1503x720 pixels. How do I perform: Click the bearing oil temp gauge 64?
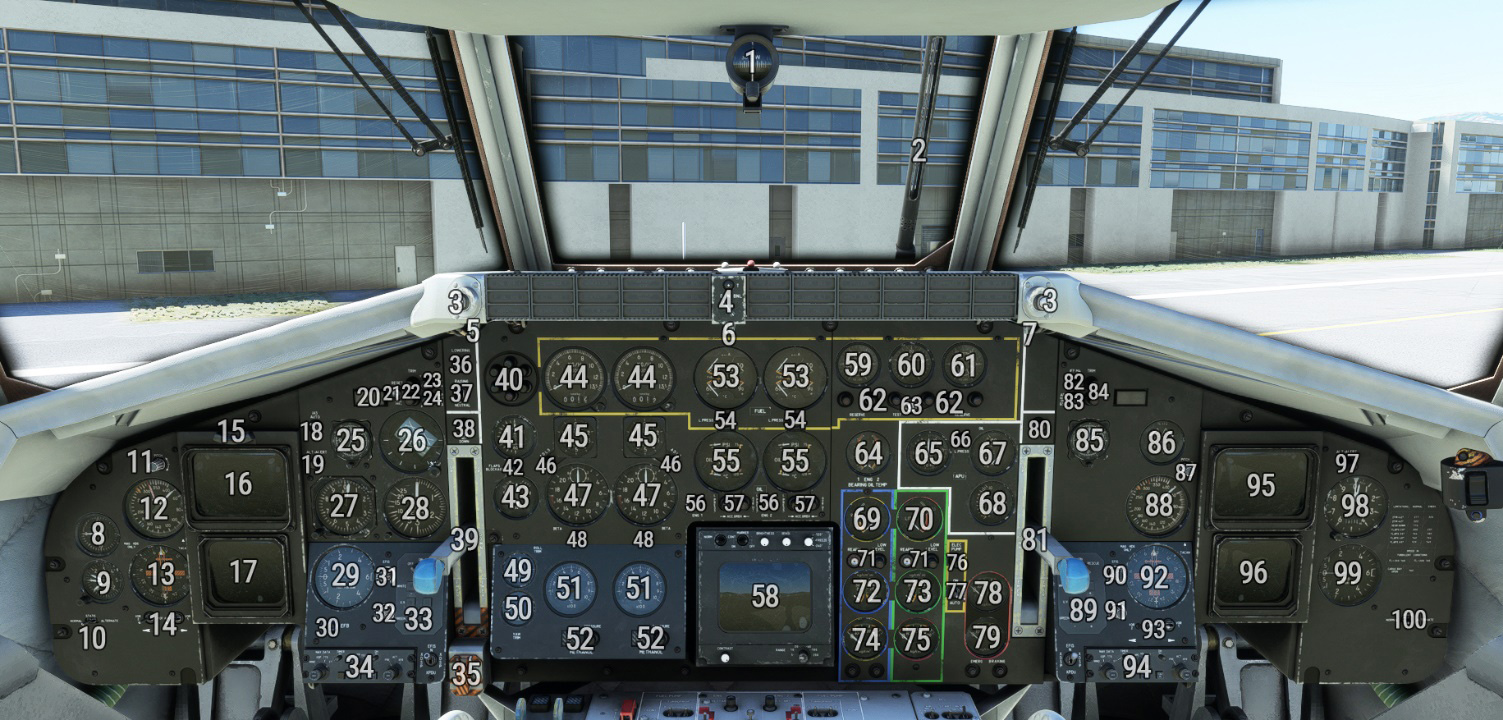click(x=868, y=453)
